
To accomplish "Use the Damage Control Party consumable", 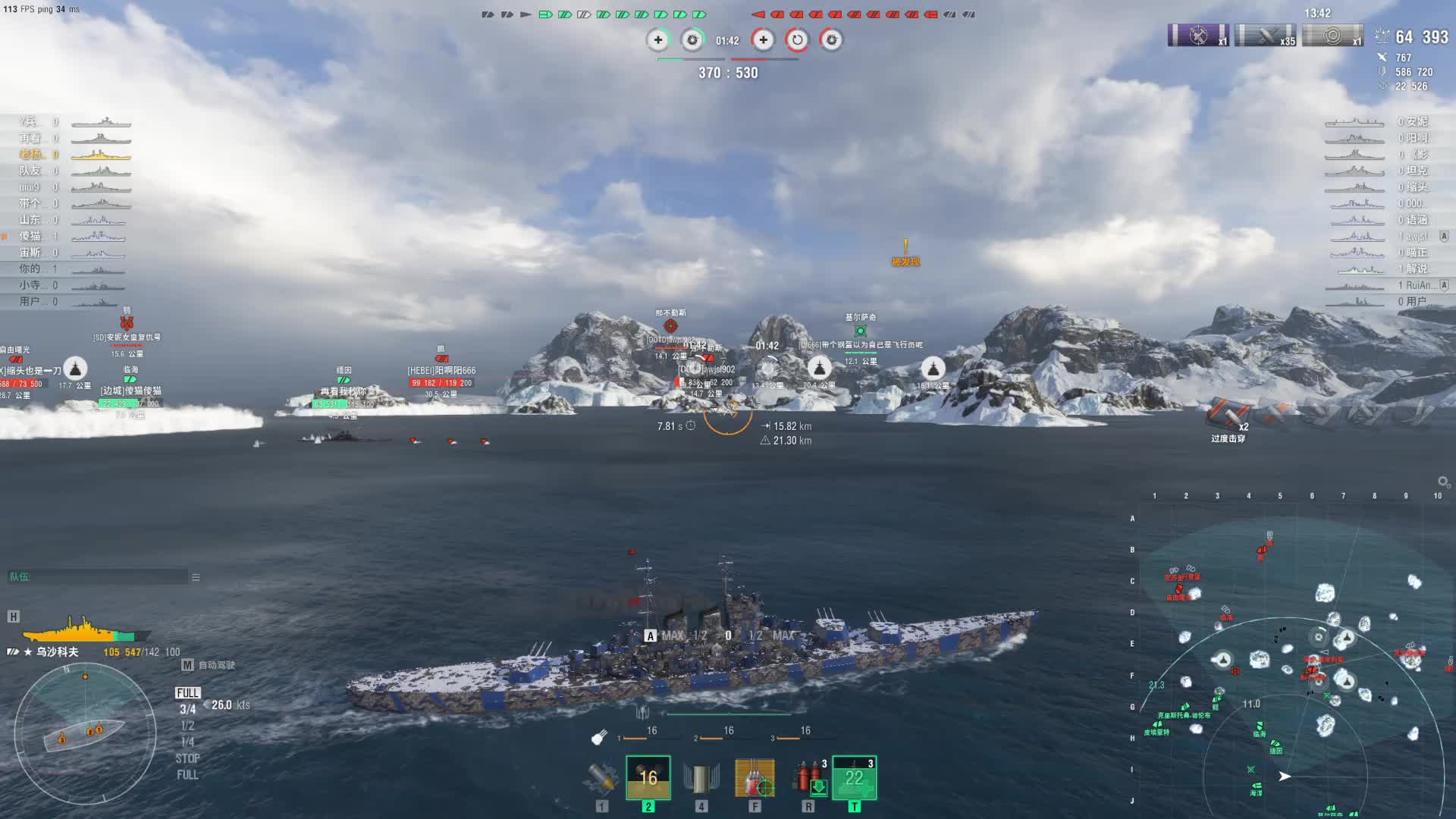I will pyautogui.click(x=808, y=778).
